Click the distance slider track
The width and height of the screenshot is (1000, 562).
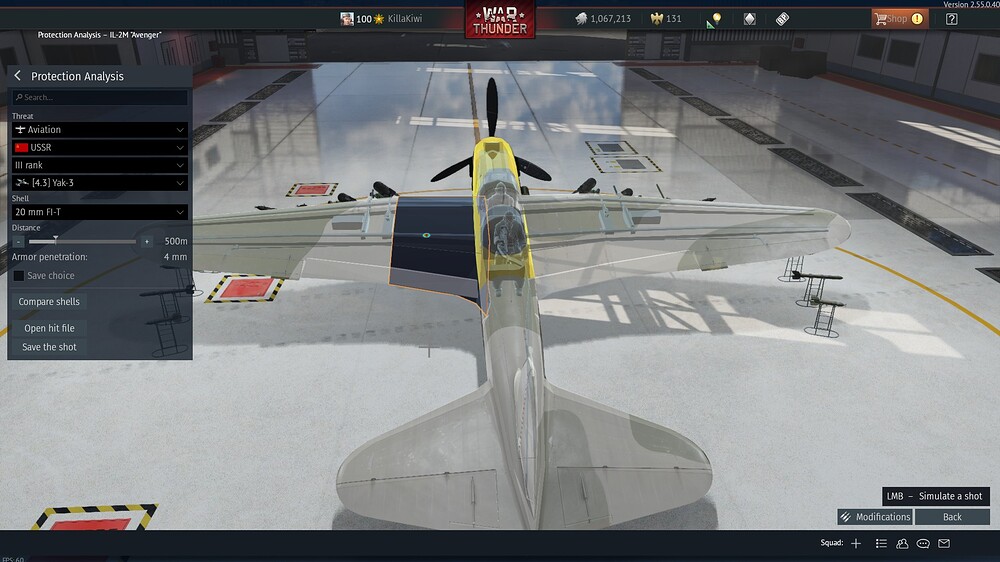(x=90, y=241)
